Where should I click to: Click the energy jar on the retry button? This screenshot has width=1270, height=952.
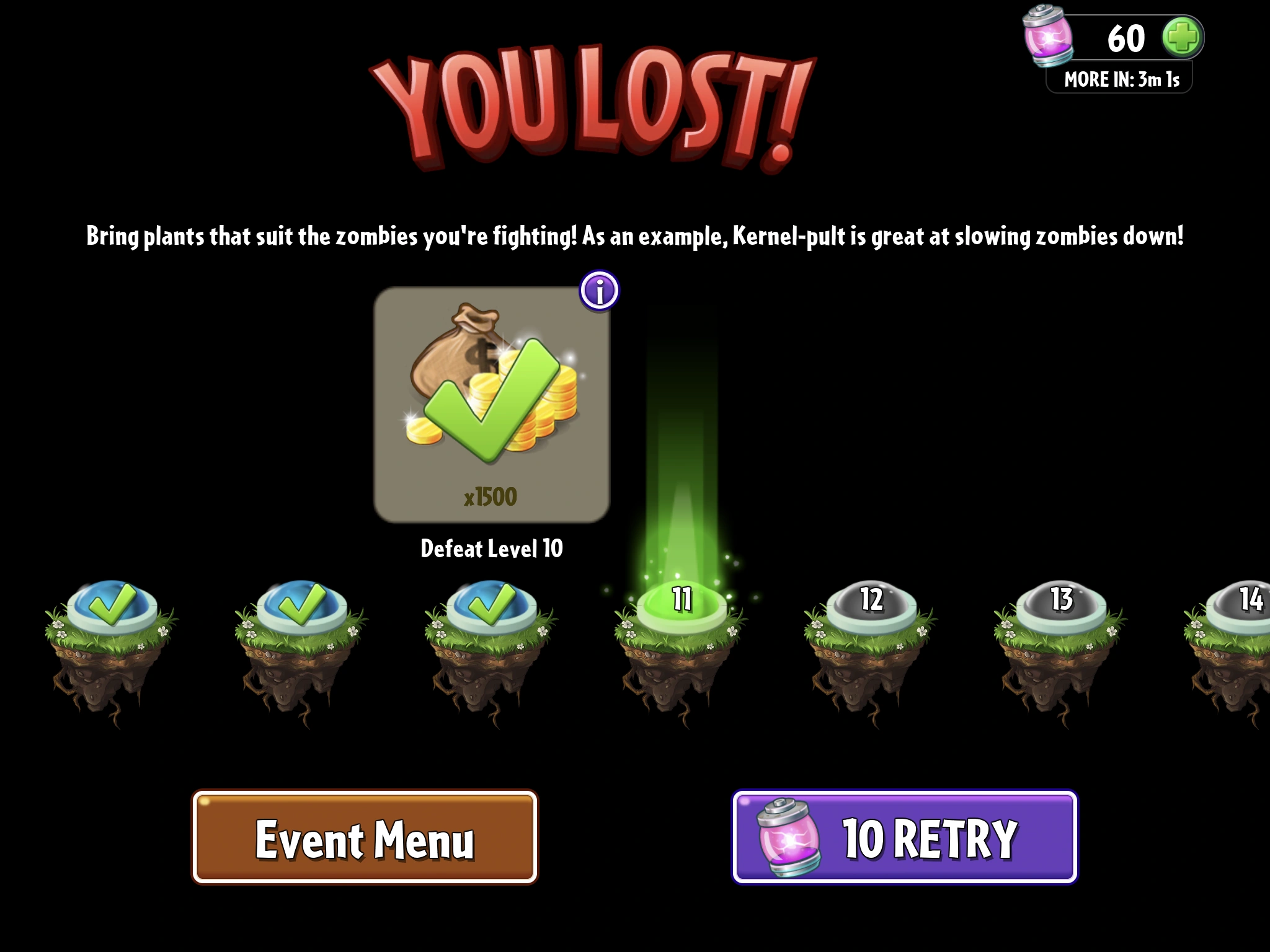point(785,838)
